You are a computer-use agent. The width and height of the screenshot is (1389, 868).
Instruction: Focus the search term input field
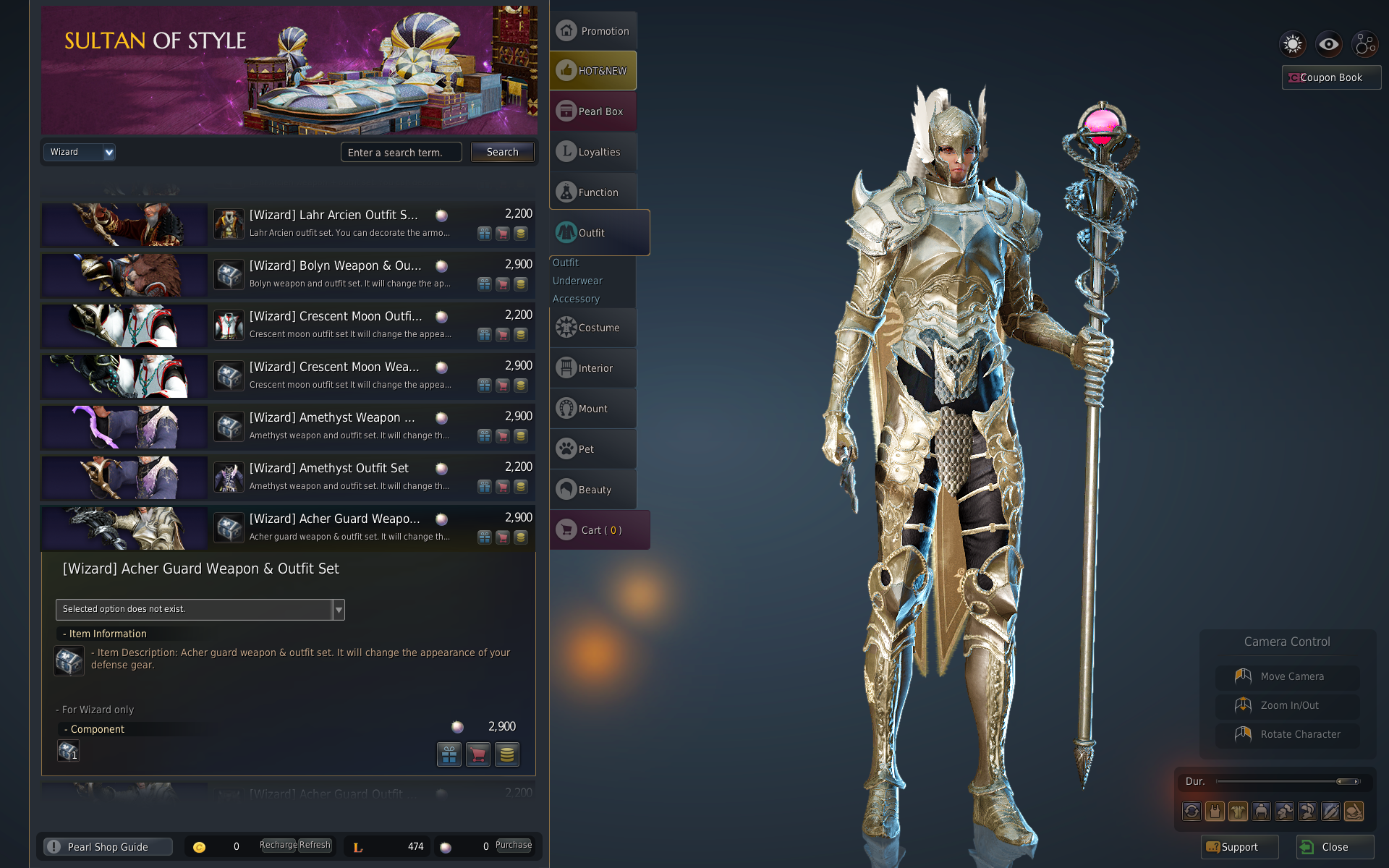(401, 152)
